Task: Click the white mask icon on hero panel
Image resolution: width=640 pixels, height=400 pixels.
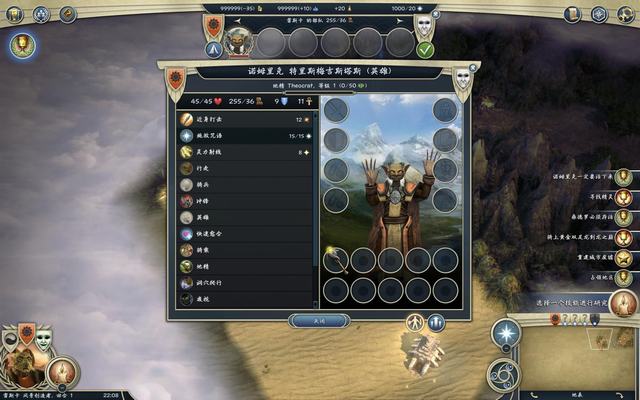Action: point(463,78)
